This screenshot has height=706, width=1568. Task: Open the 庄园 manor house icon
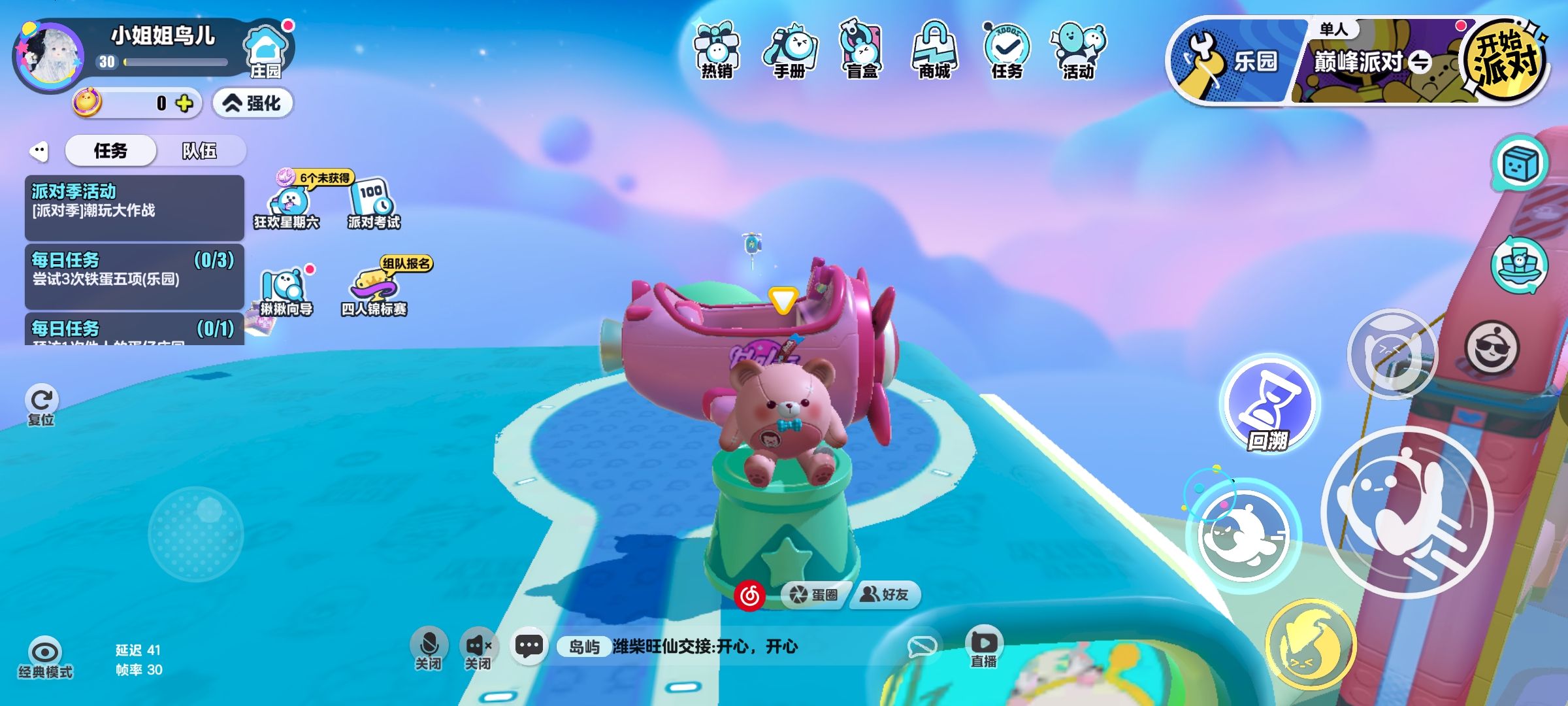(266, 51)
